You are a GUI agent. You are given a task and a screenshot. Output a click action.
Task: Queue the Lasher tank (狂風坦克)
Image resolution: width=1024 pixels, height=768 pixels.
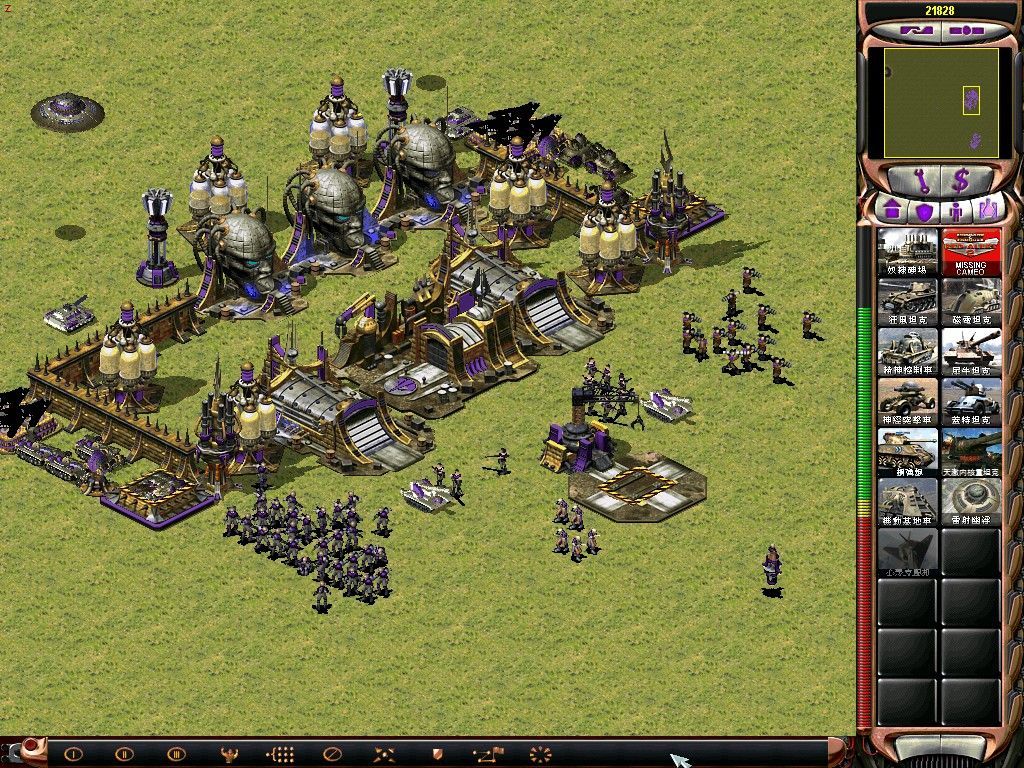click(x=908, y=302)
